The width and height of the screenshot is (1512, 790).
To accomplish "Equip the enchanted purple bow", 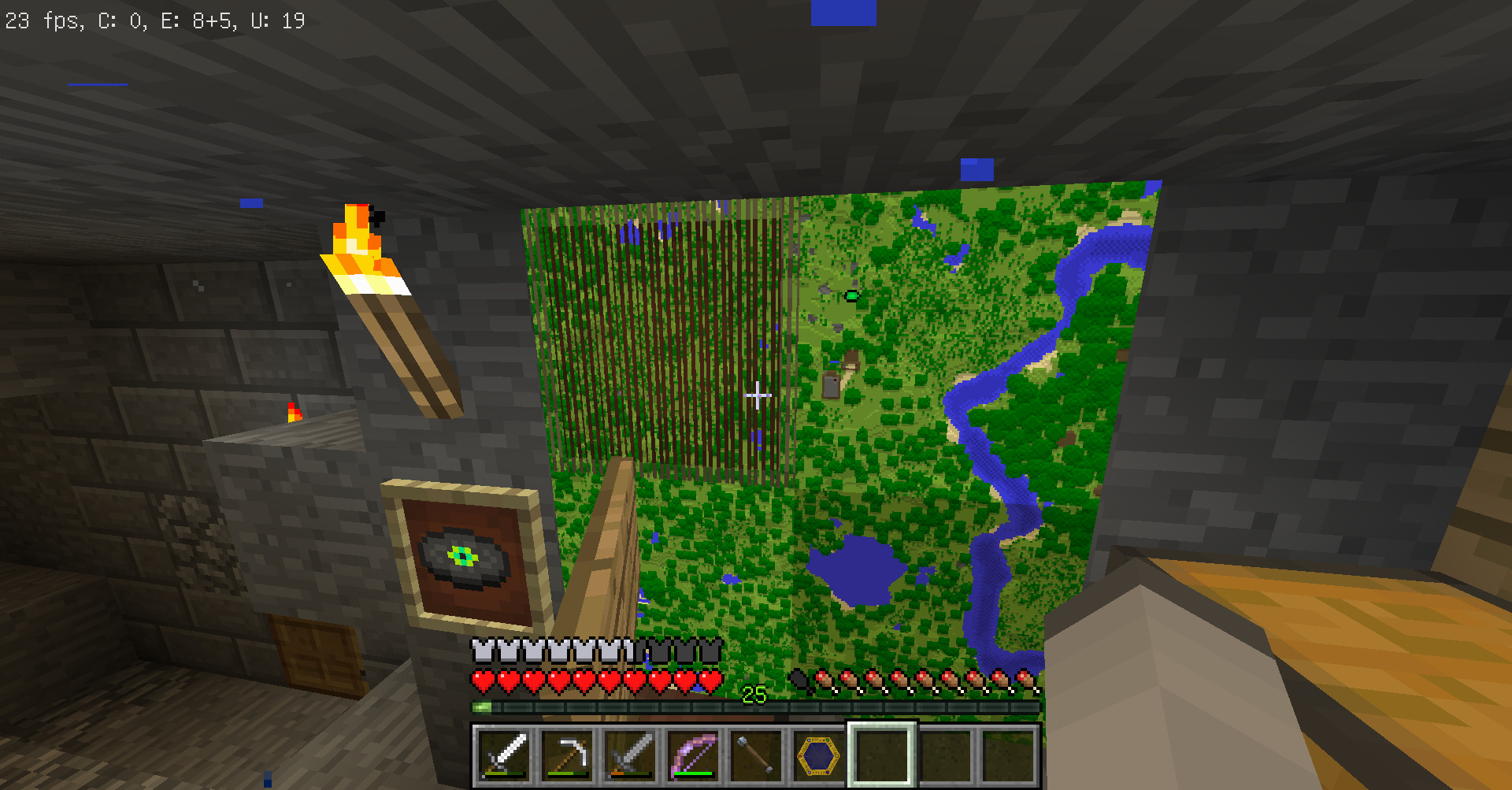I will [693, 755].
